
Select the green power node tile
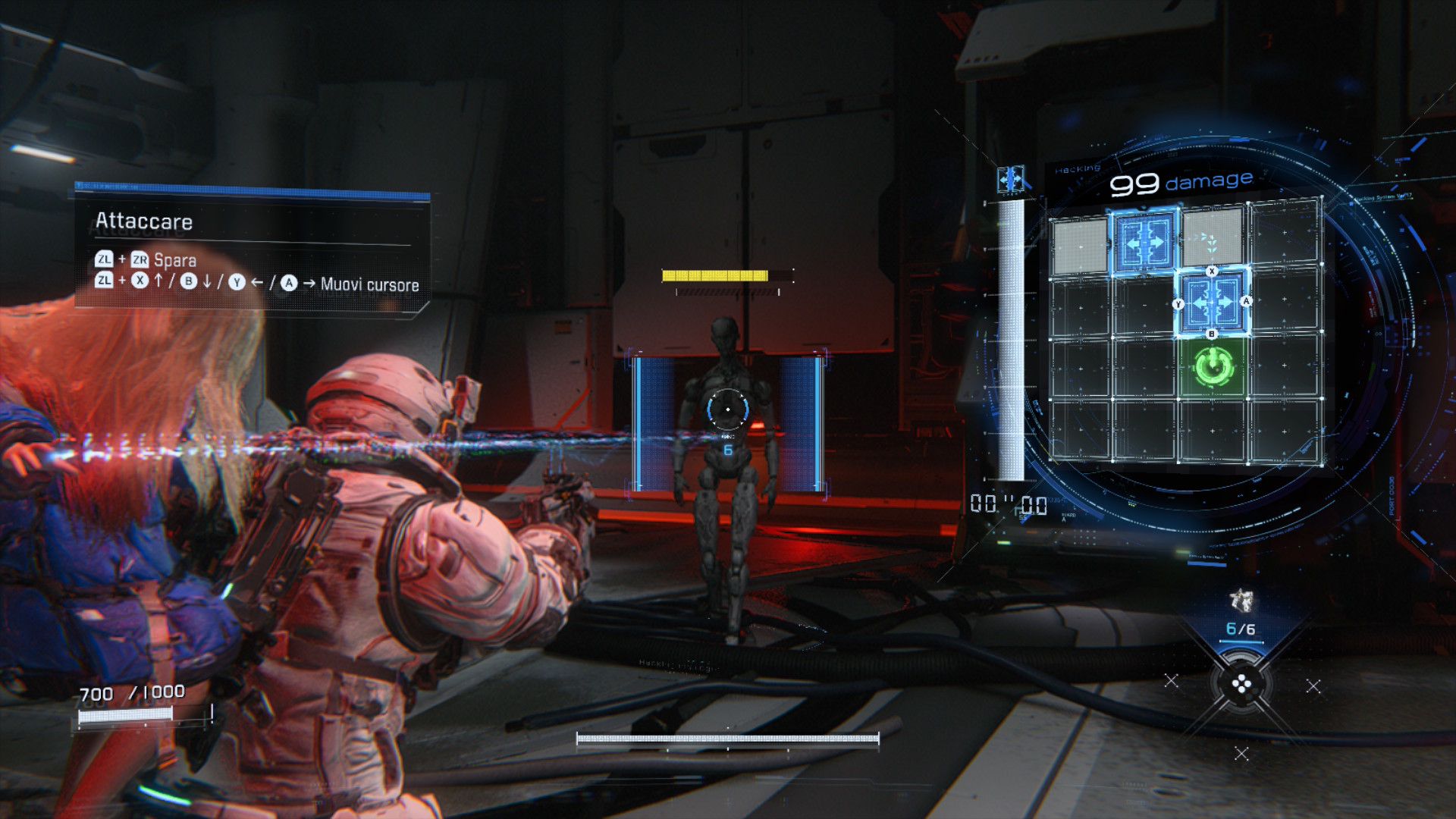[1213, 367]
